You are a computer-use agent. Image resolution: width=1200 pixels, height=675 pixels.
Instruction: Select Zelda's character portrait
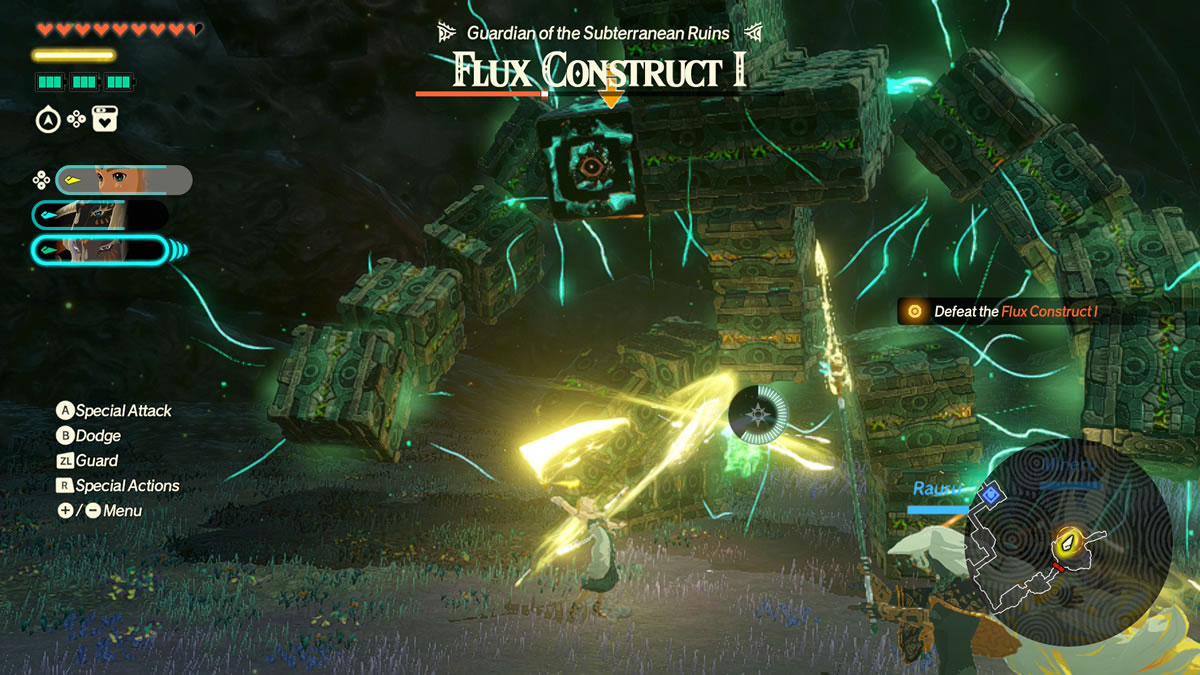[x=123, y=180]
